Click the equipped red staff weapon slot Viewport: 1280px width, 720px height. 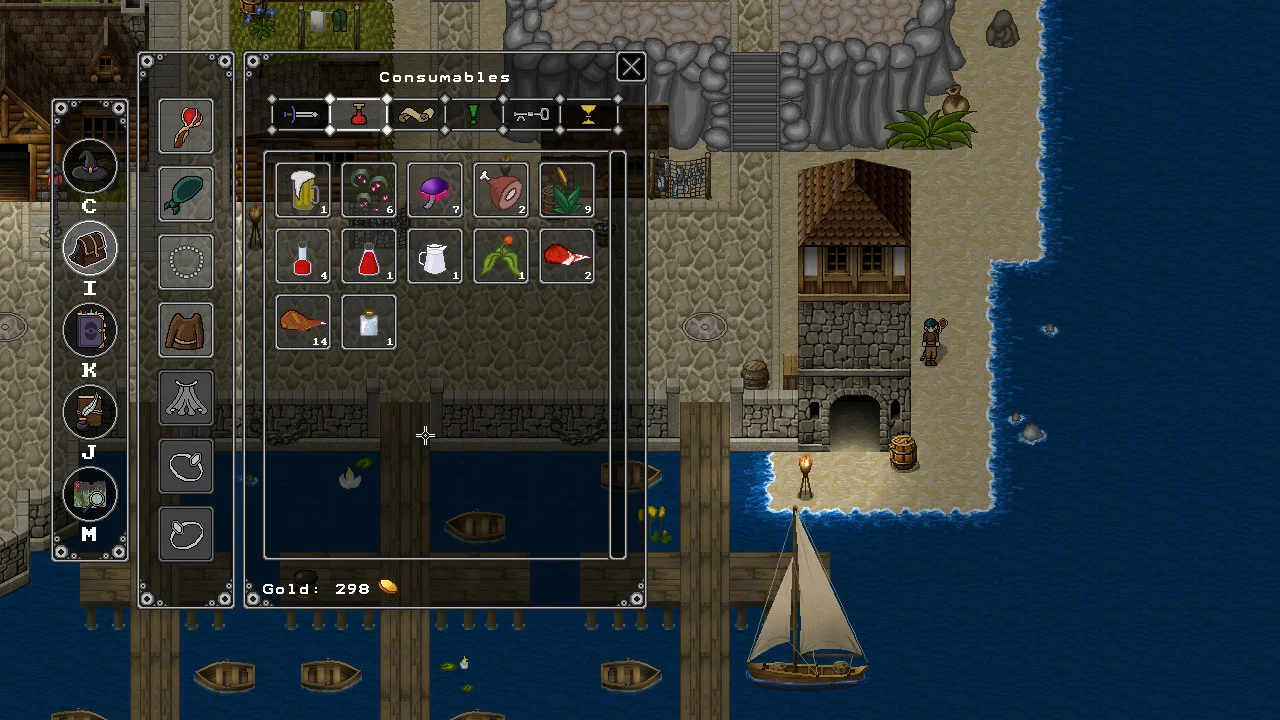pos(186,126)
